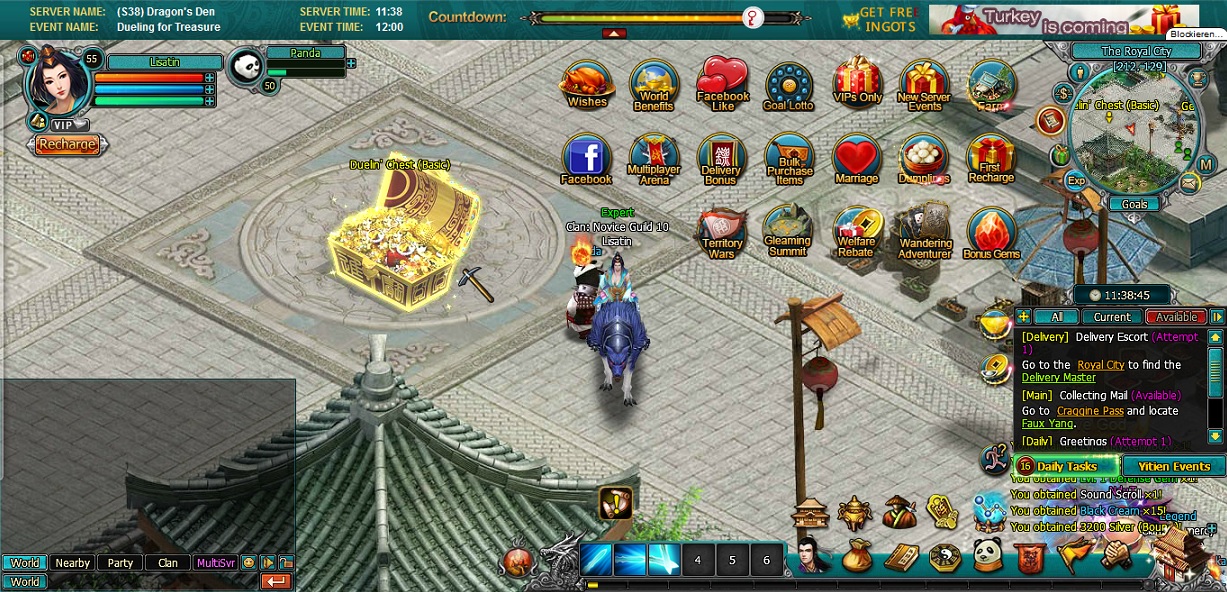The height and width of the screenshot is (592, 1227).
Task: Switch to the Nearby chat tab
Action: pyautogui.click(x=72, y=563)
